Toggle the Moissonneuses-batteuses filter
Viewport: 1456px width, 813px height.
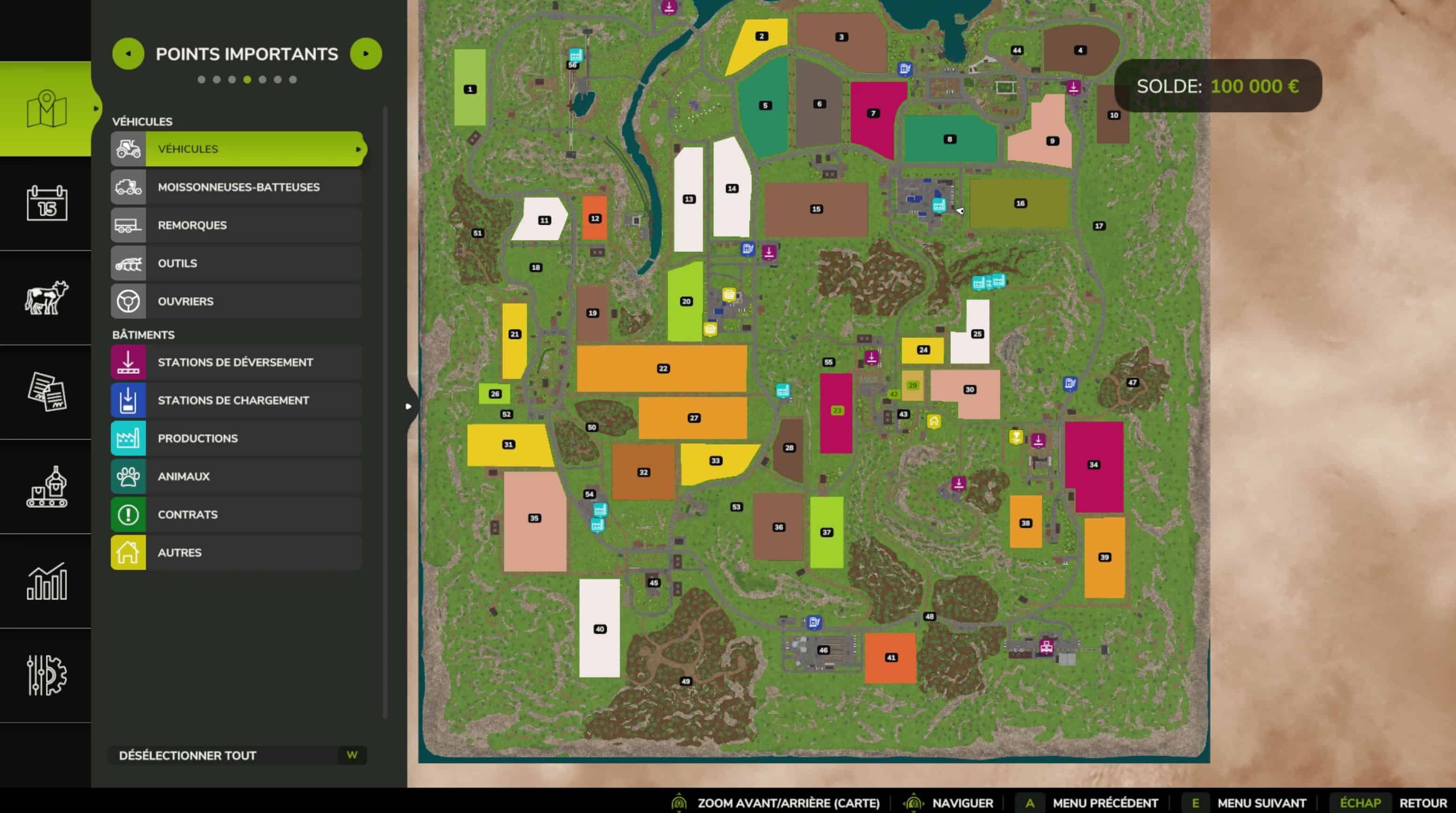236,187
